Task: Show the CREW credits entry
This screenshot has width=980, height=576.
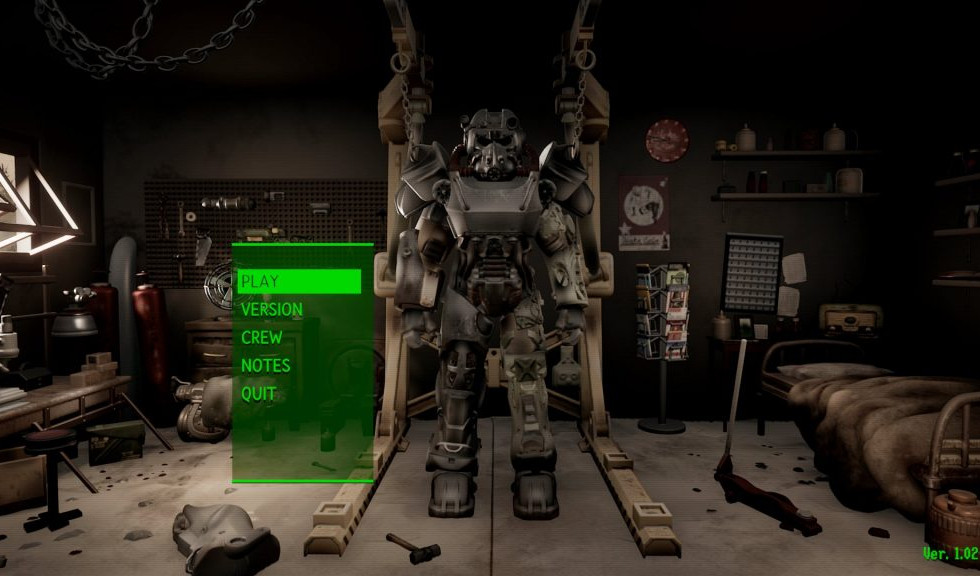Action: tap(262, 338)
